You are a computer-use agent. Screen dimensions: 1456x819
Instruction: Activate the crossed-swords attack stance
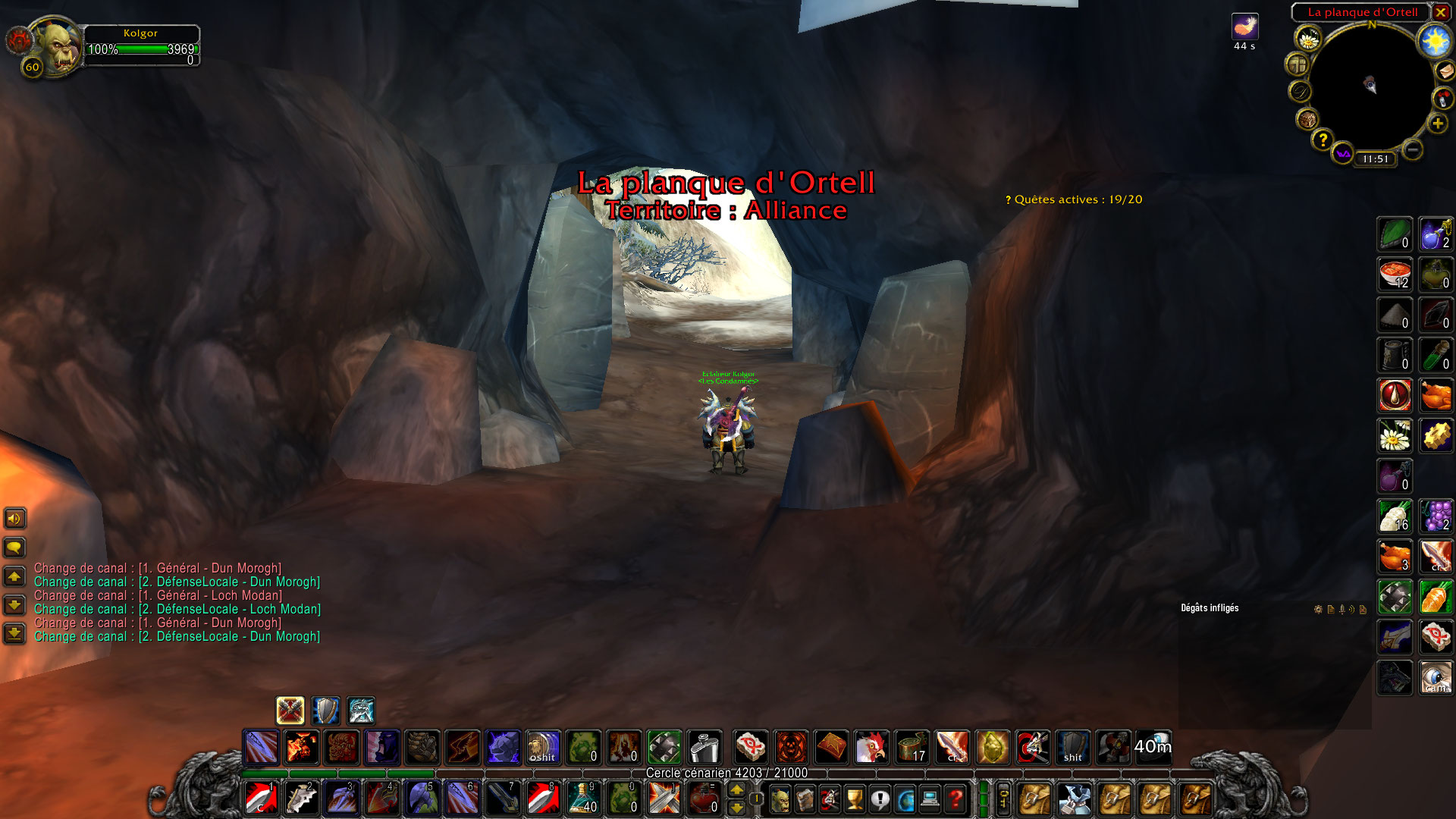[288, 711]
